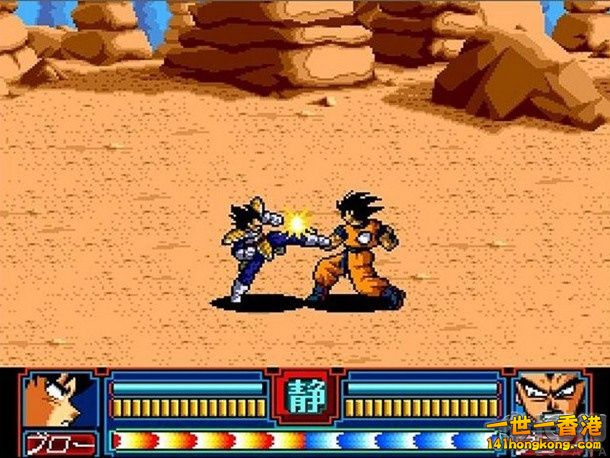Open the 14hongkong.com watermark link
This screenshot has height=458, width=610.
coord(545,443)
